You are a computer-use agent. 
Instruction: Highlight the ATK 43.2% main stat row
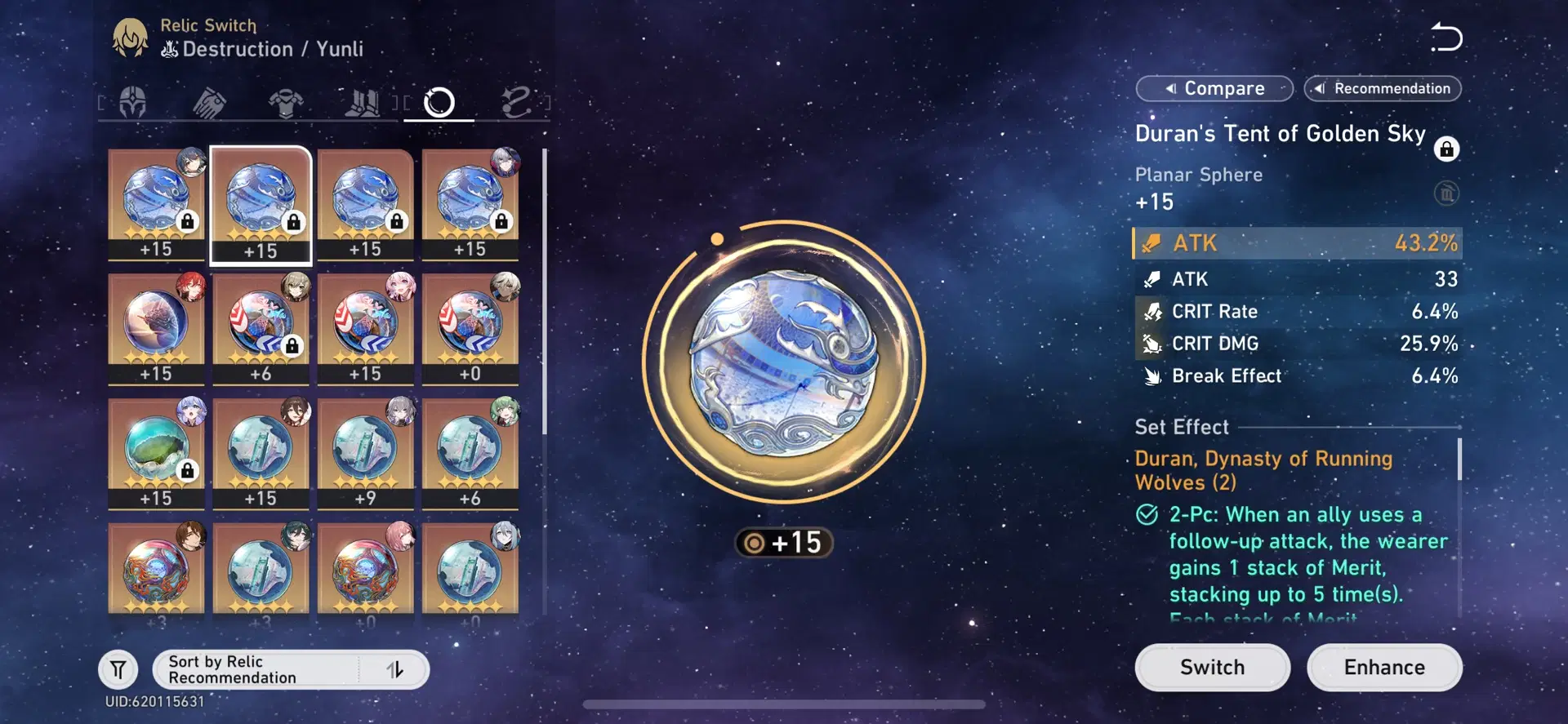(1297, 242)
